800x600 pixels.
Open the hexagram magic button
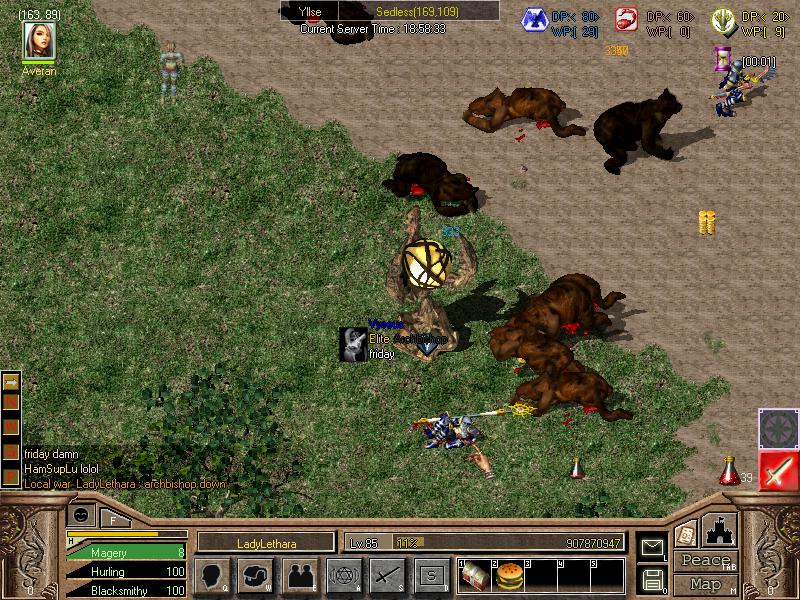tap(344, 576)
